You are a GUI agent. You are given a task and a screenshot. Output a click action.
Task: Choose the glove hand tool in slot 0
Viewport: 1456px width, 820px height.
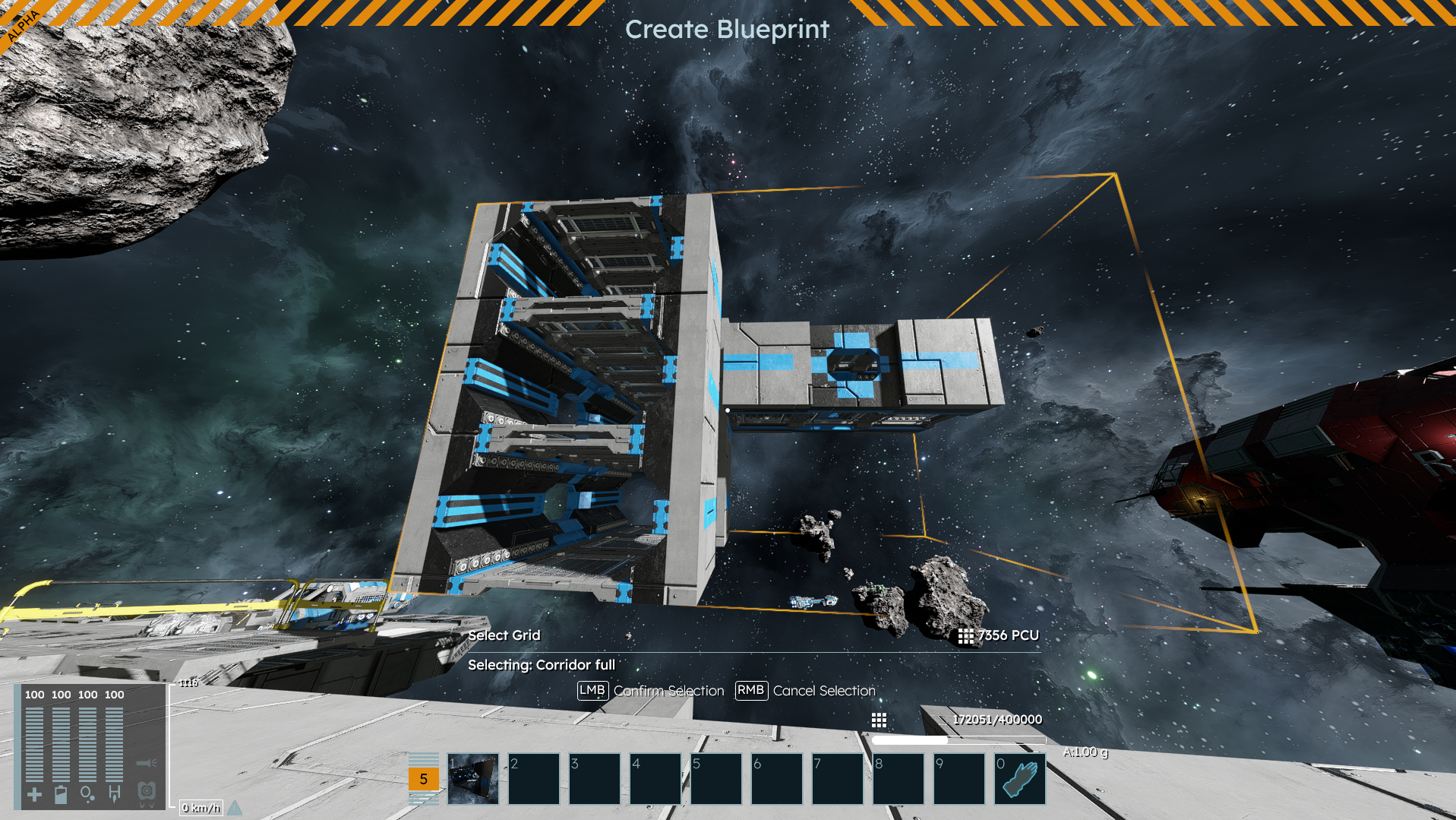coord(1019,779)
